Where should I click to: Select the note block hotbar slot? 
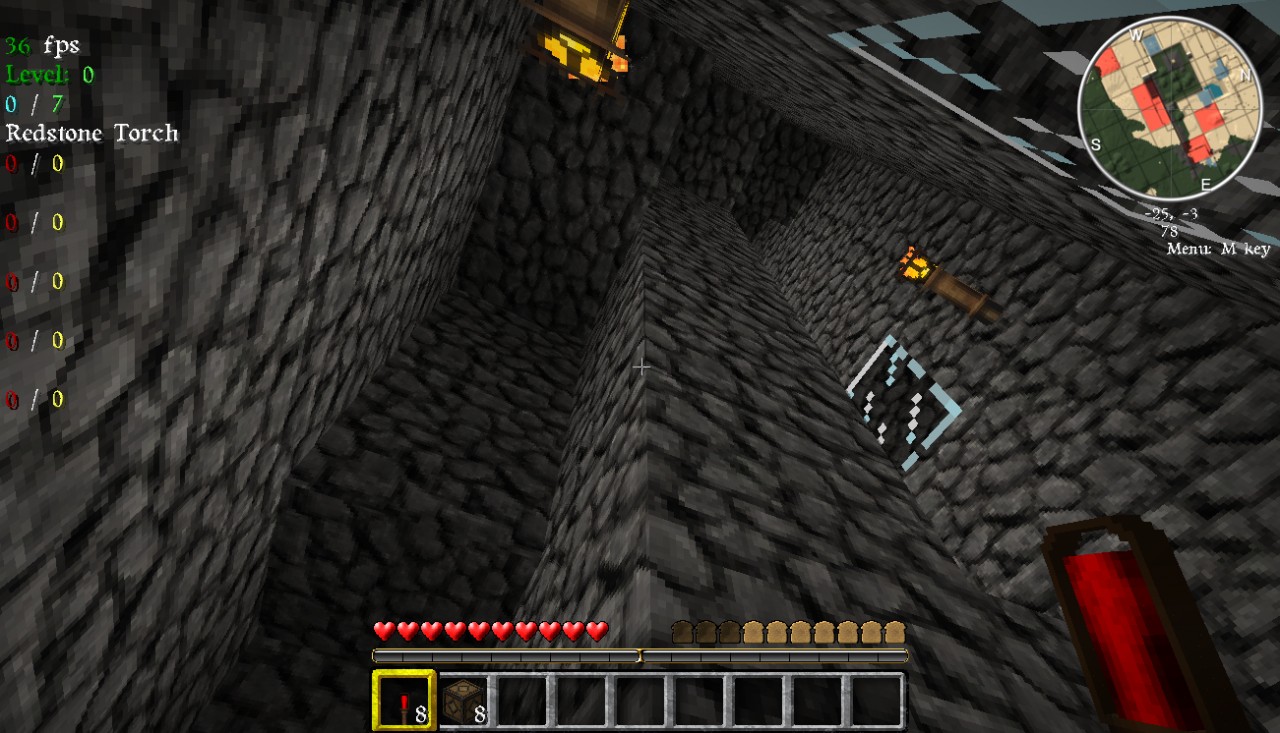[464, 700]
